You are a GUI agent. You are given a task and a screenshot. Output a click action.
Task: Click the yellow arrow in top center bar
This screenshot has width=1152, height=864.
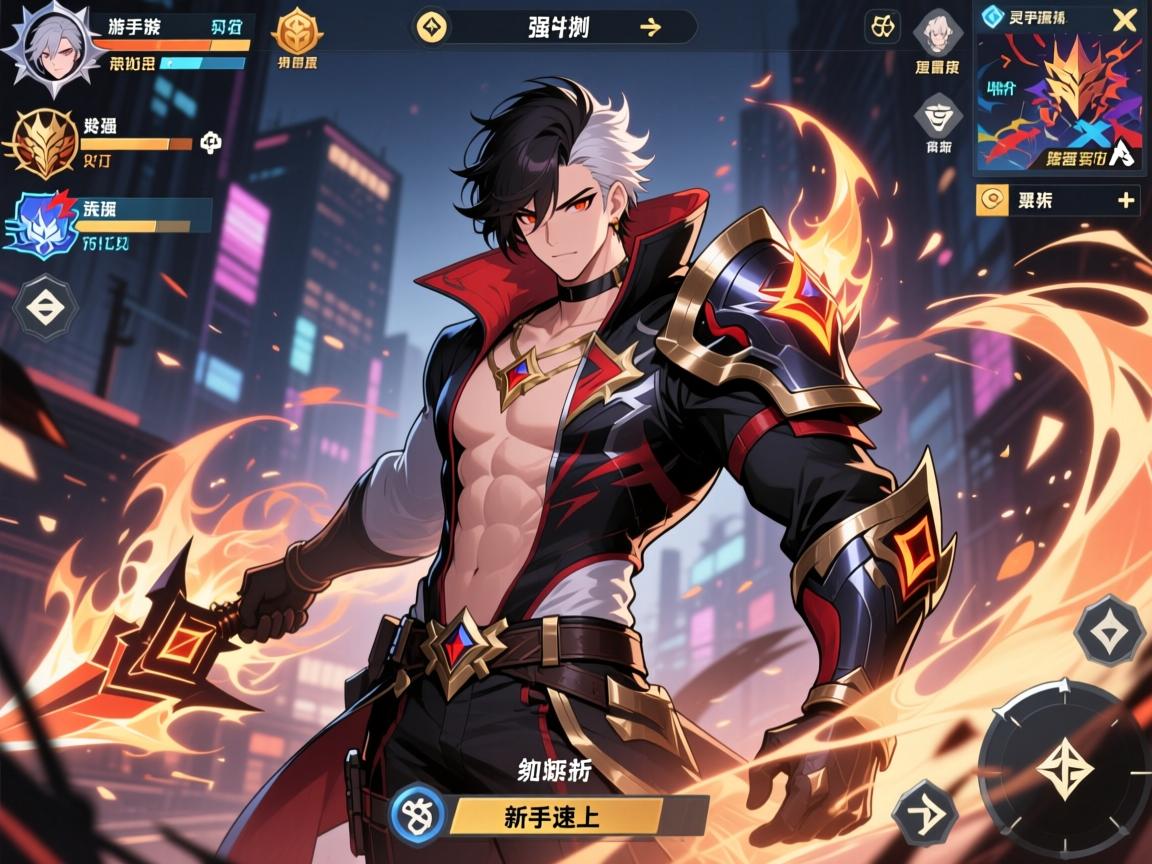650,27
